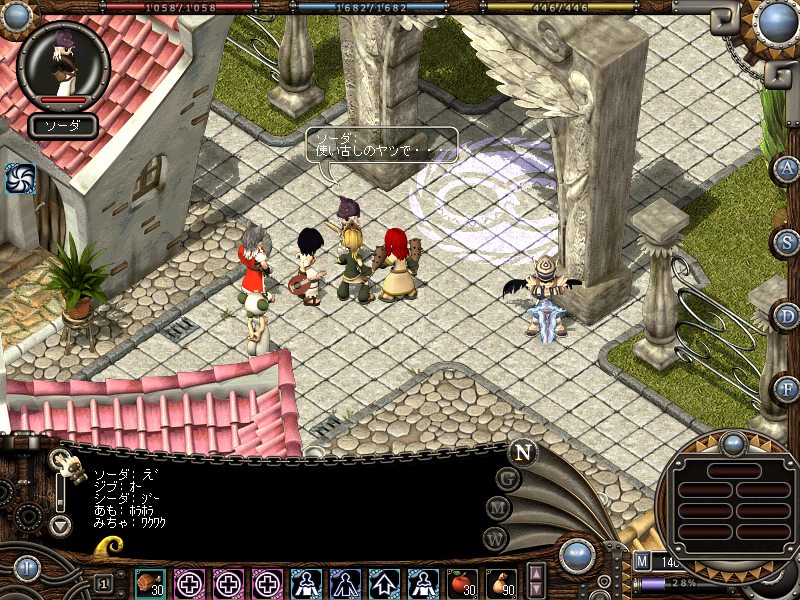This screenshot has height=600, width=800.
Task: Open the F side button
Action: (x=788, y=388)
